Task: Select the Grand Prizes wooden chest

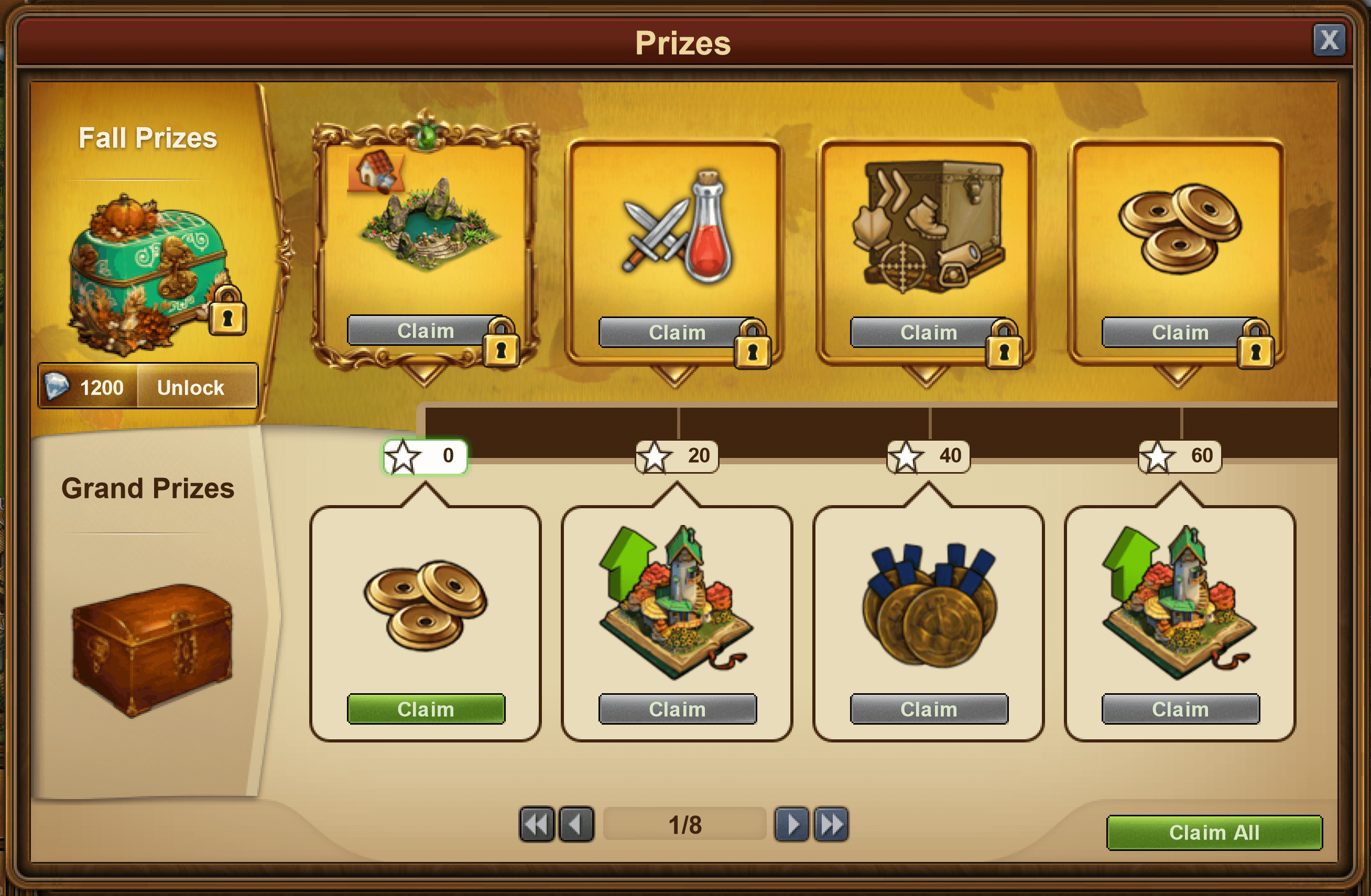Action: (151, 650)
